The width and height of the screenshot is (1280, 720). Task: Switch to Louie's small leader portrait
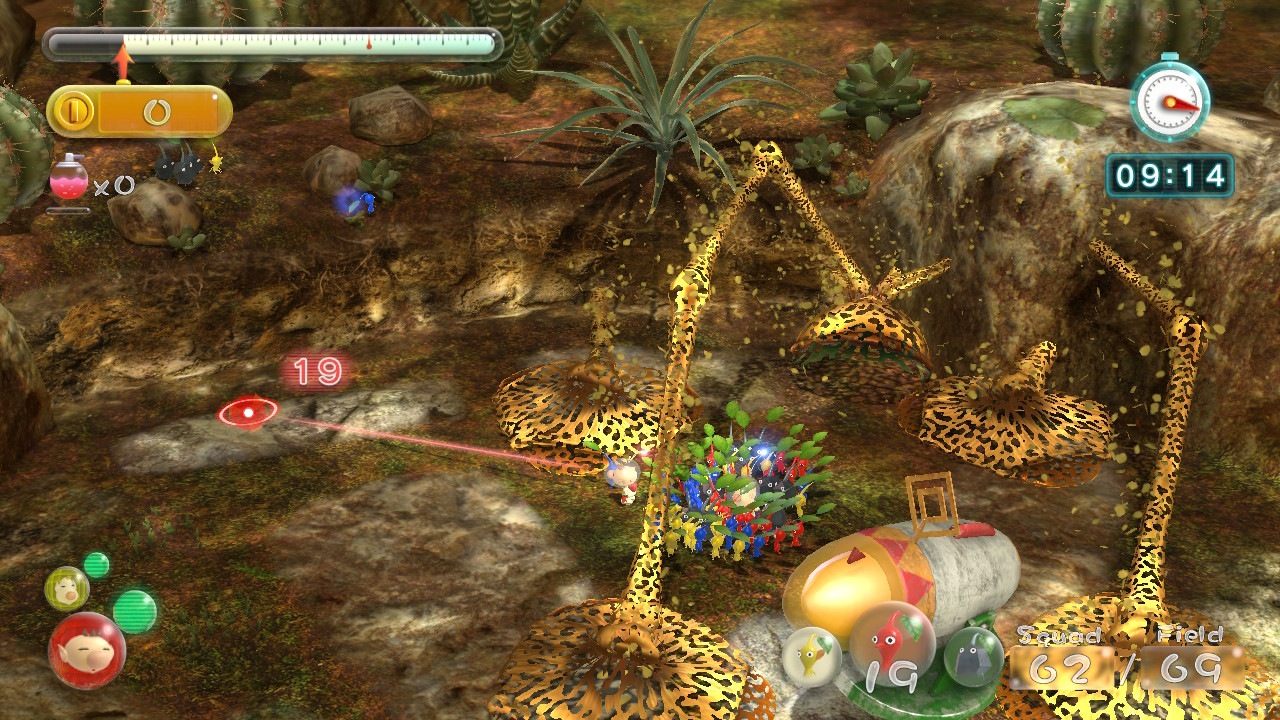click(x=67, y=587)
